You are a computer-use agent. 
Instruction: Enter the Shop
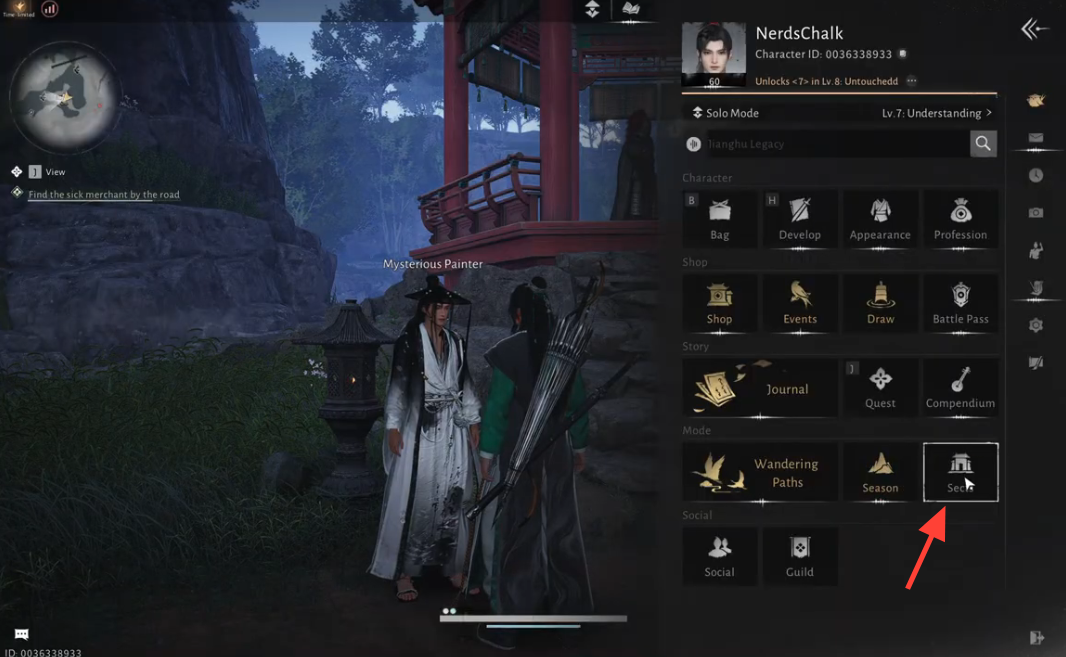720,302
